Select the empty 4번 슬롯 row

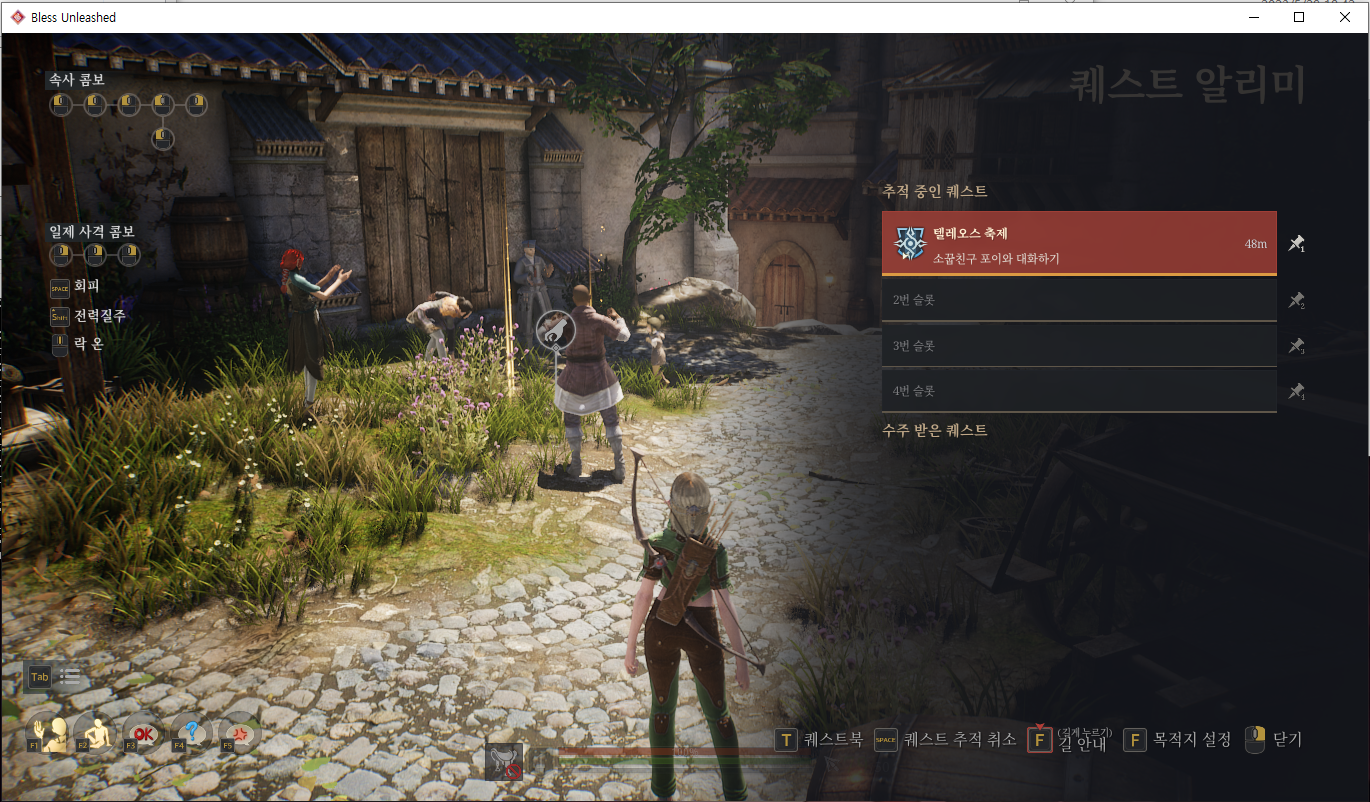(1078, 391)
